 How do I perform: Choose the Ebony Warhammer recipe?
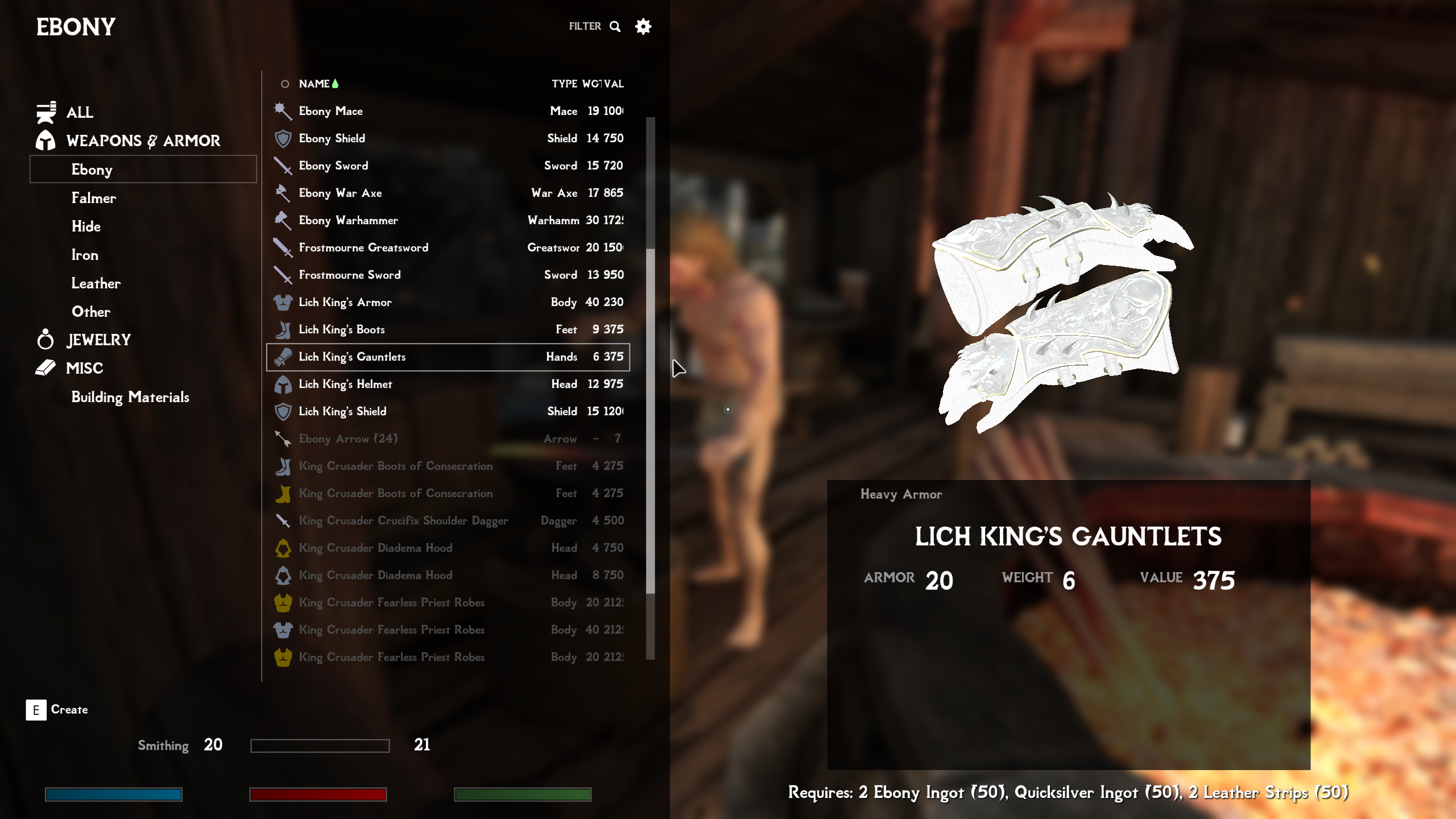(x=348, y=220)
